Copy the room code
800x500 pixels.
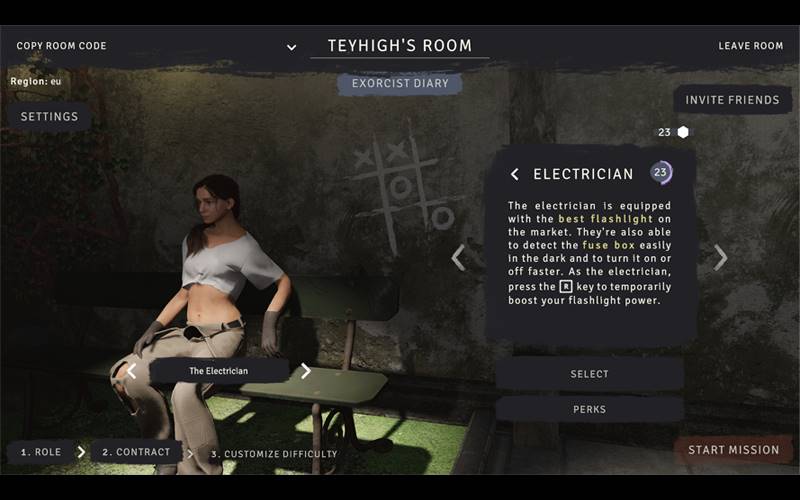click(61, 46)
